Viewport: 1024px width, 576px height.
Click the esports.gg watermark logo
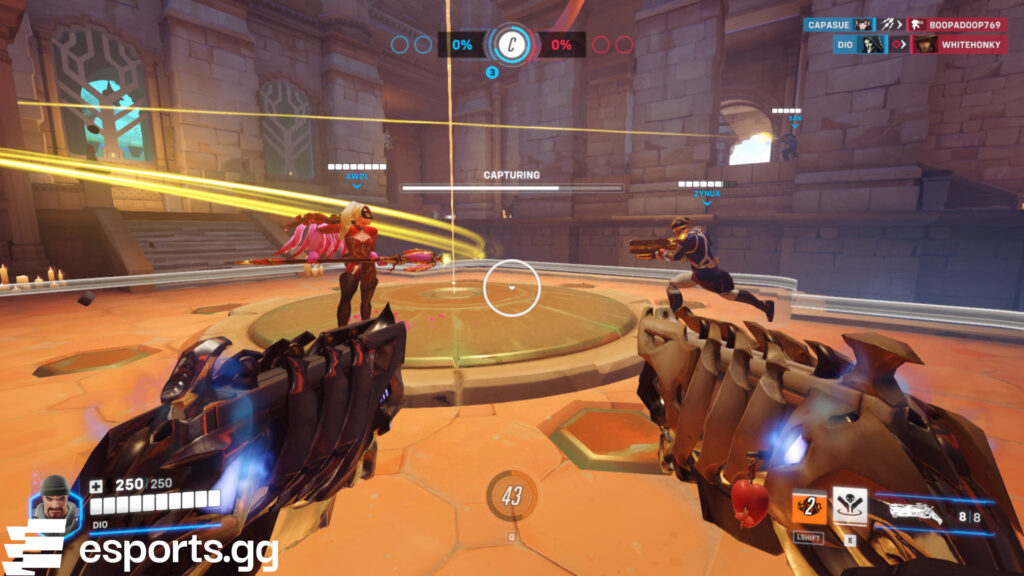click(140, 551)
